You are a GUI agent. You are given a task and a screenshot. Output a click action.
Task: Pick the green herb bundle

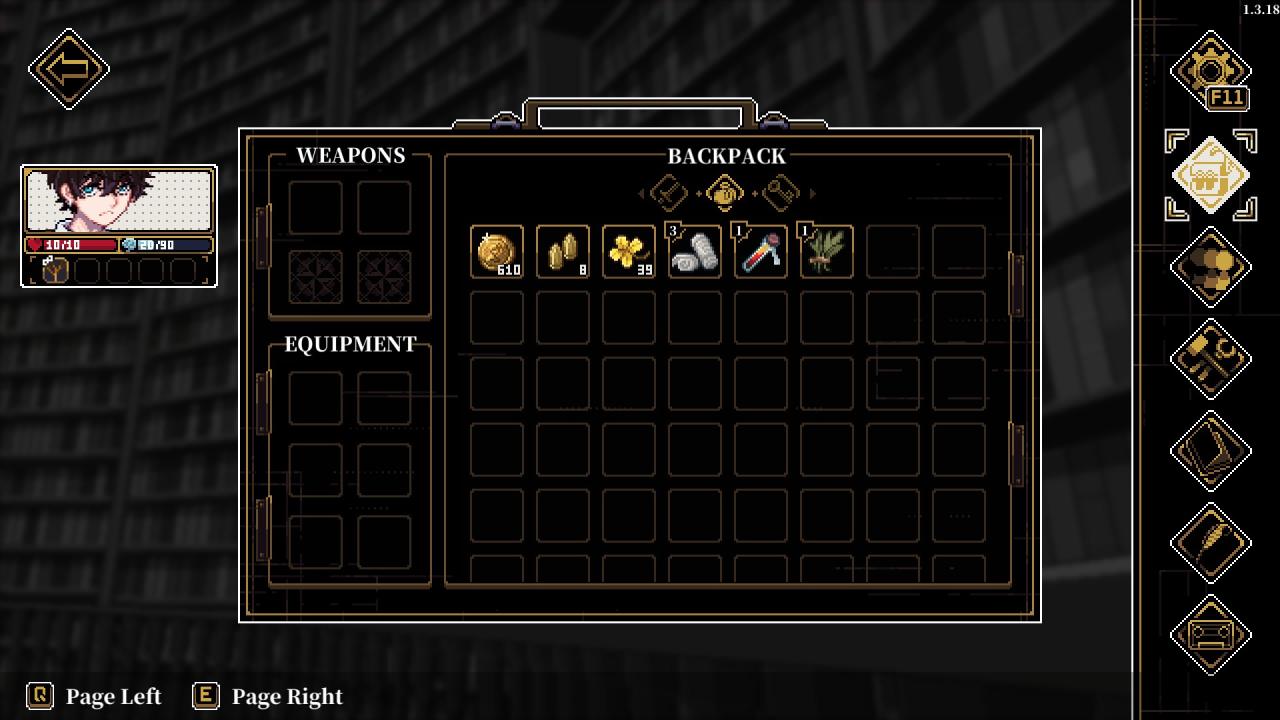coord(827,251)
